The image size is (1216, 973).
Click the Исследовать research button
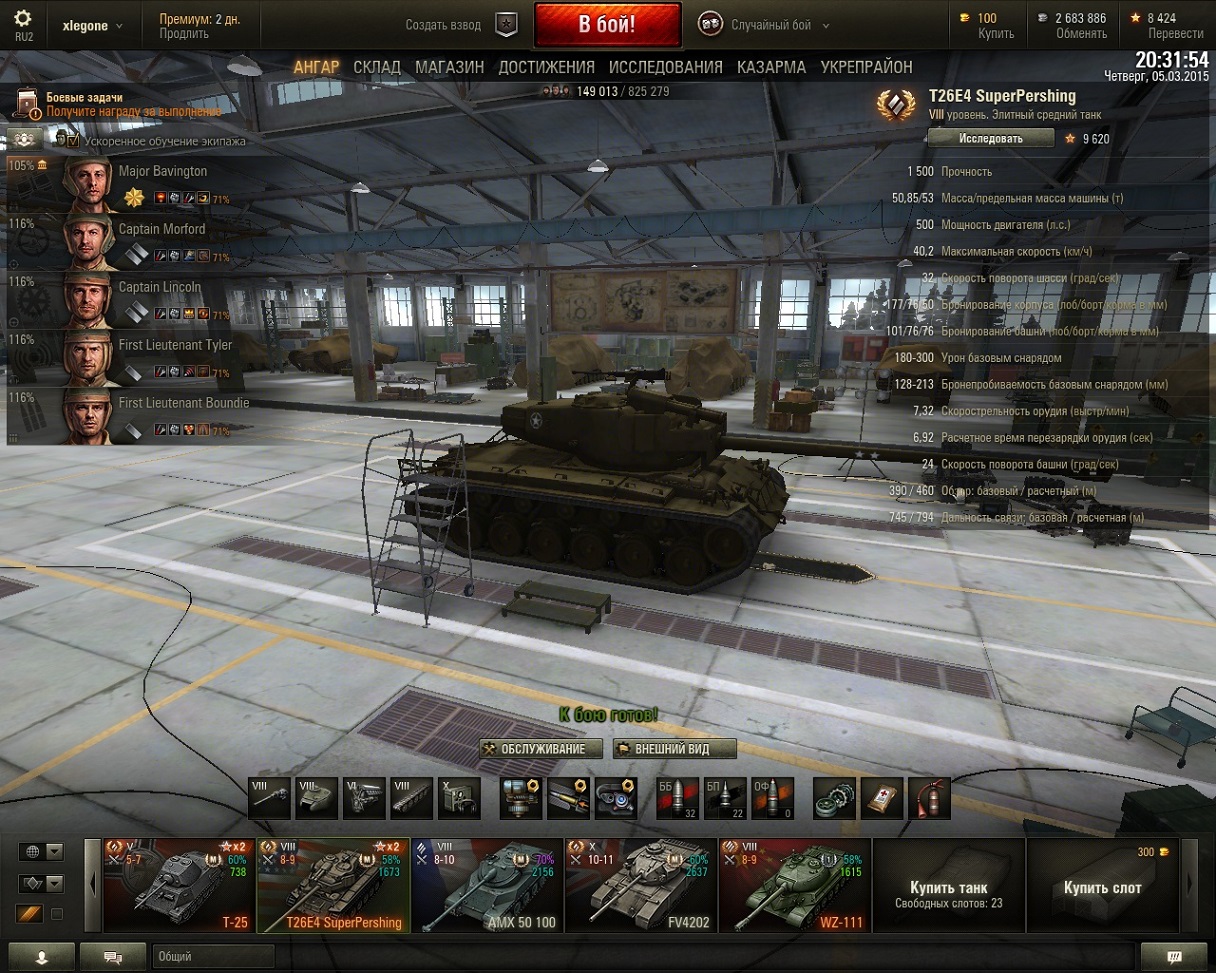coord(990,139)
